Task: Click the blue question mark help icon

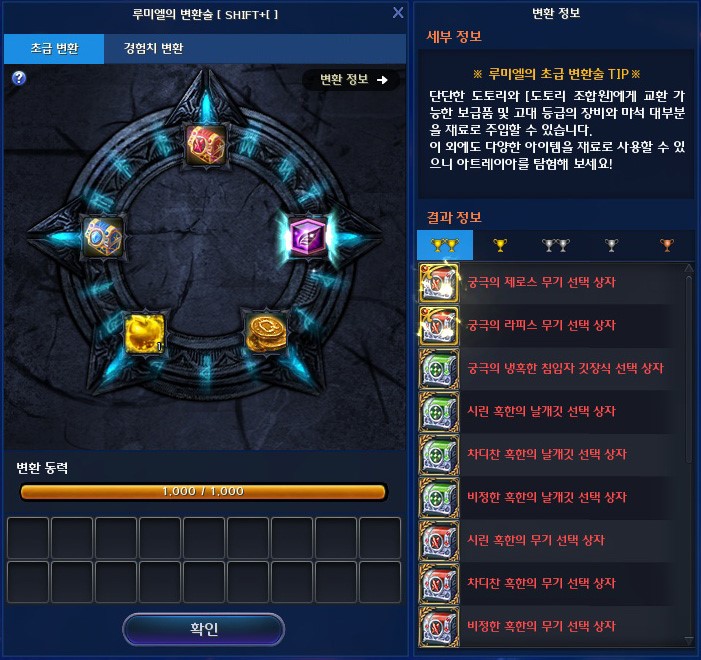Action: coord(18,78)
